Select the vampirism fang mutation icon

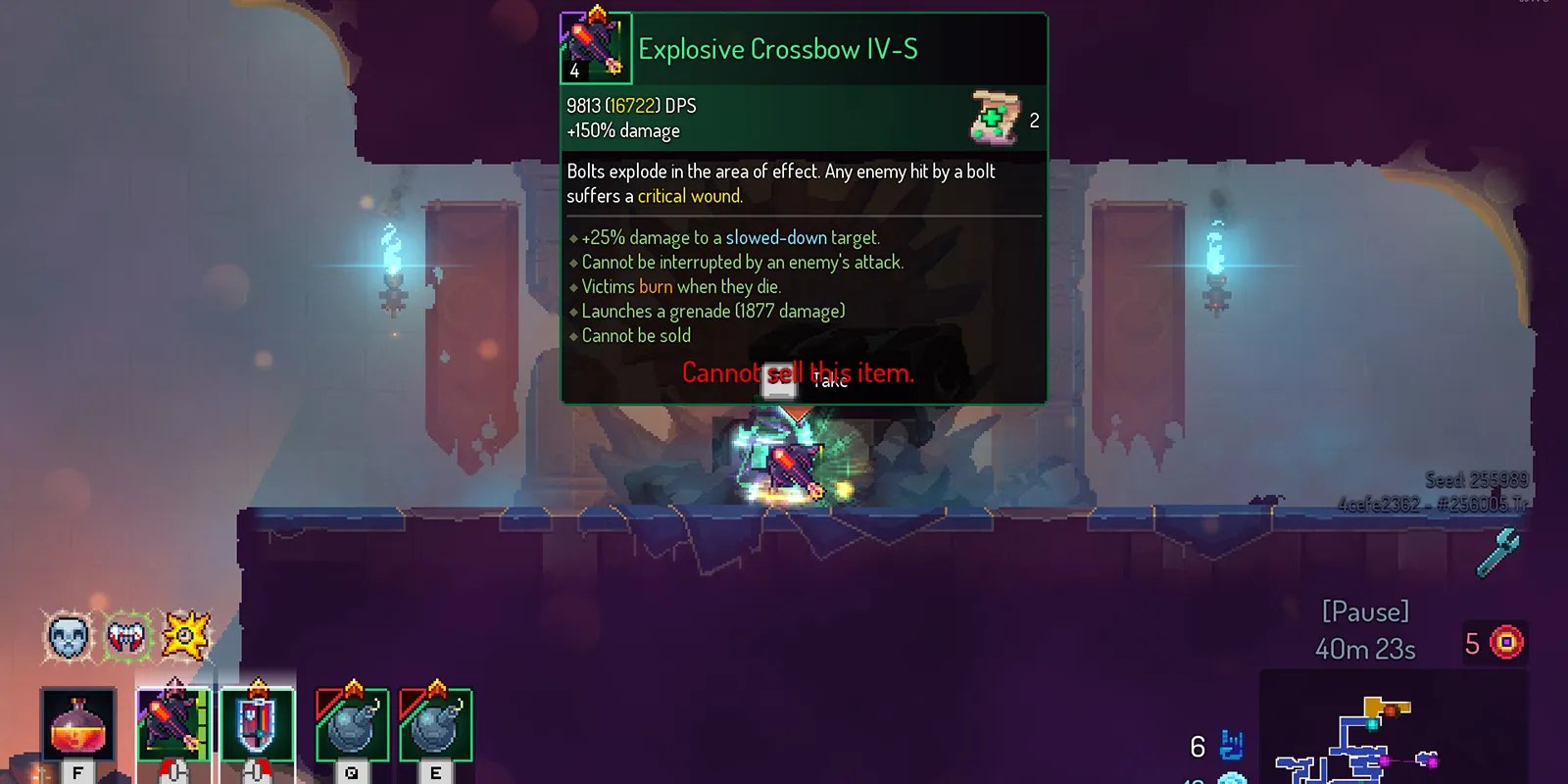129,637
